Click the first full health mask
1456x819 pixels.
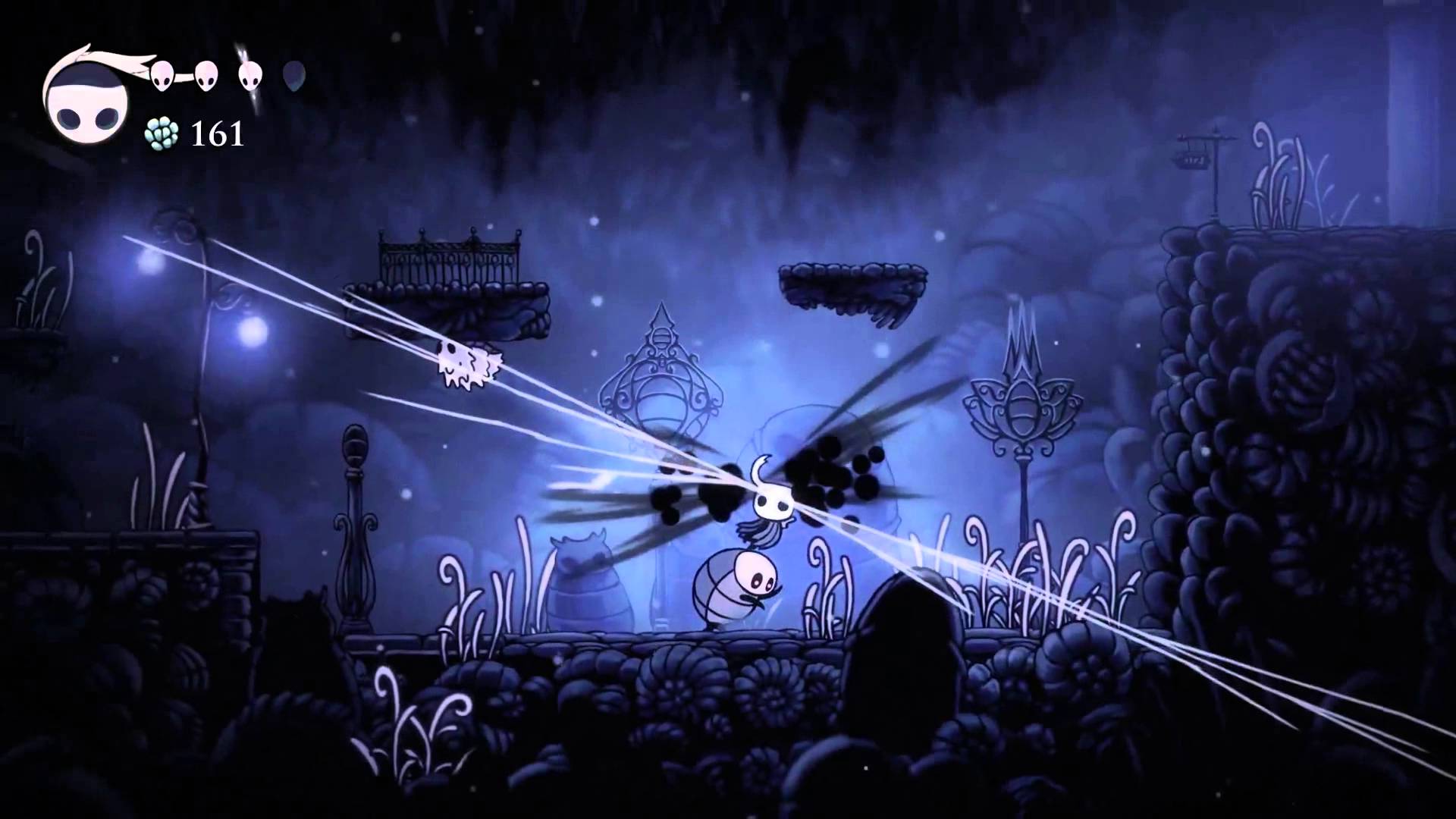(161, 76)
